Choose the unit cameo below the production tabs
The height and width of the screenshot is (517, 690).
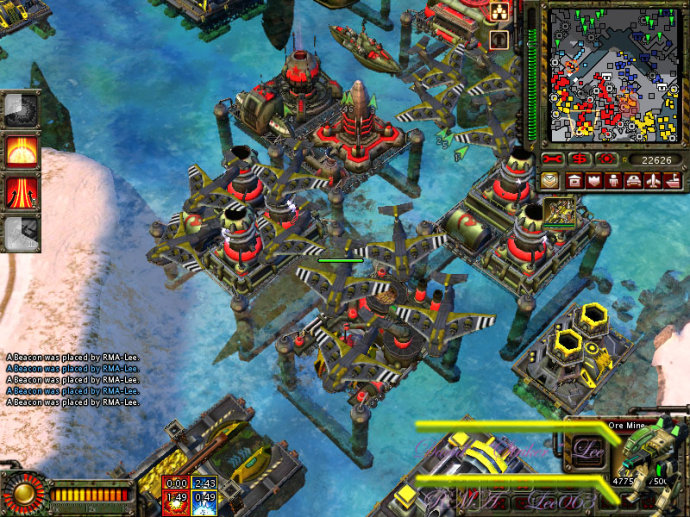coord(559,212)
